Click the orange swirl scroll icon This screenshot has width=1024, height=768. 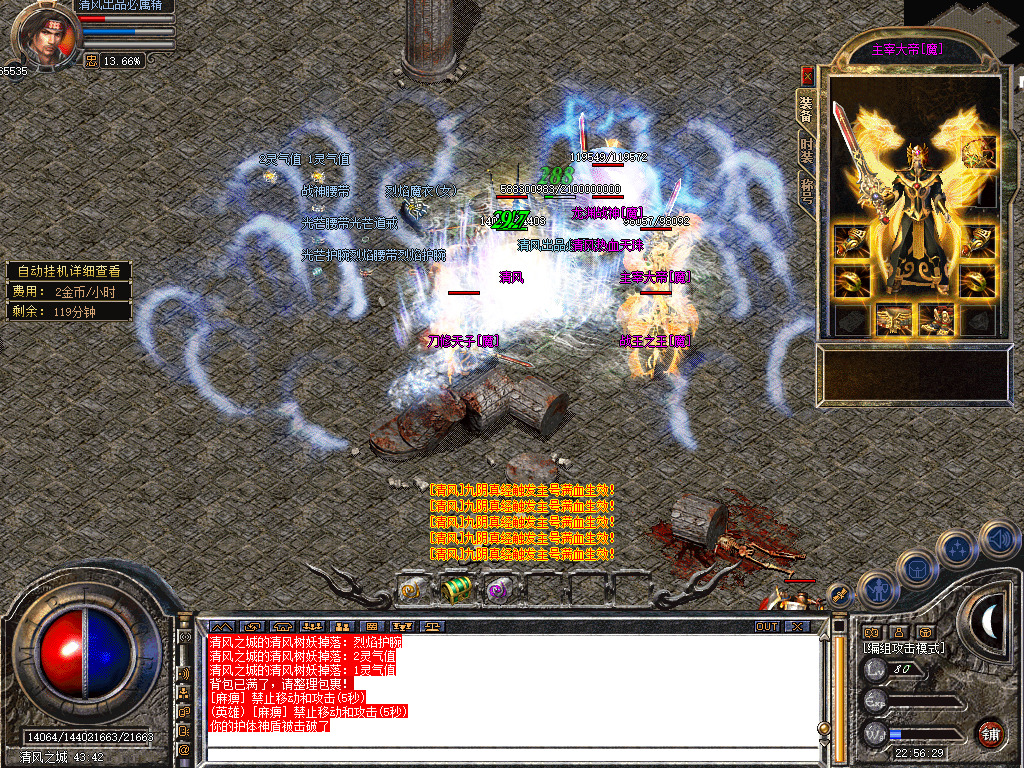[x=411, y=591]
